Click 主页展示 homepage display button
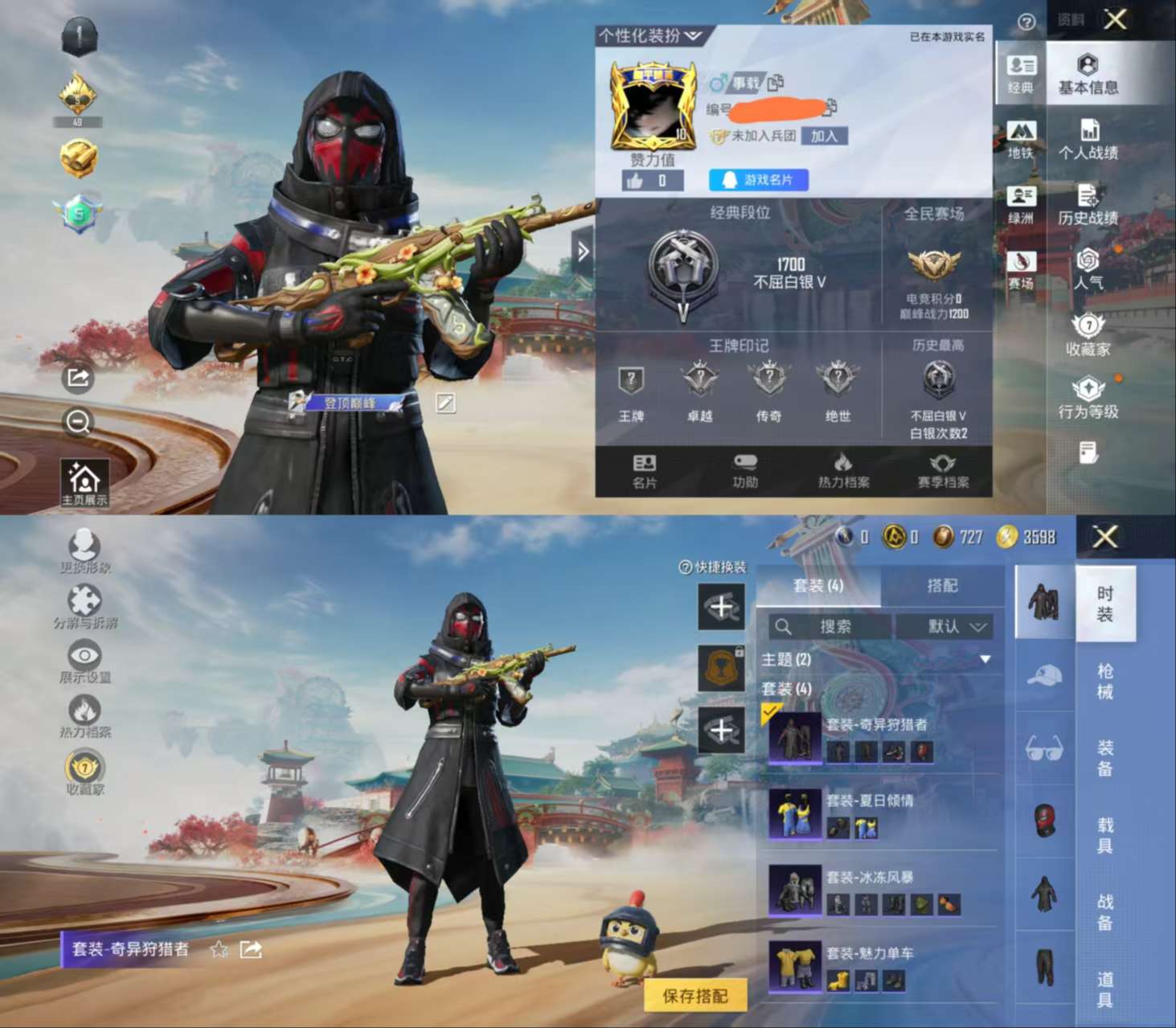Image resolution: width=1176 pixels, height=1028 pixels. (84, 484)
